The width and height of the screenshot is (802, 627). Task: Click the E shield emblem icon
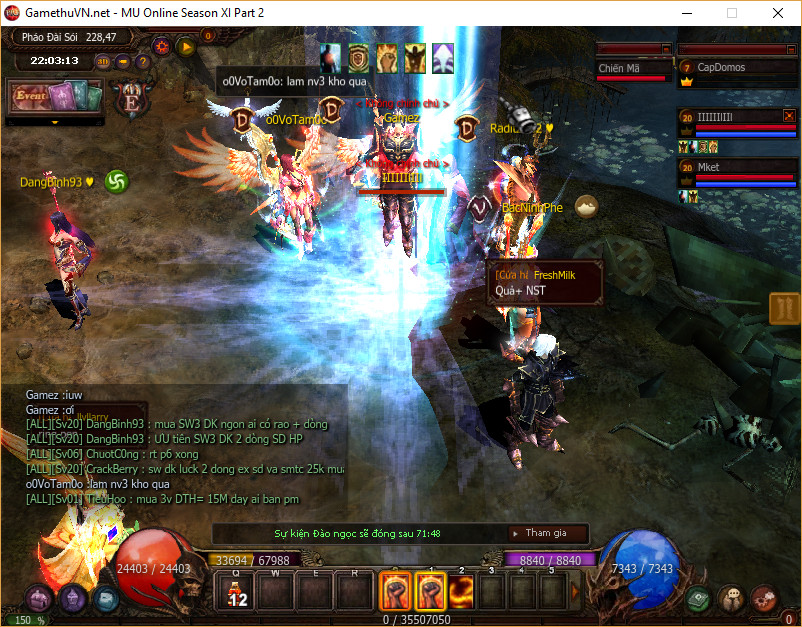pyautogui.click(x=130, y=99)
